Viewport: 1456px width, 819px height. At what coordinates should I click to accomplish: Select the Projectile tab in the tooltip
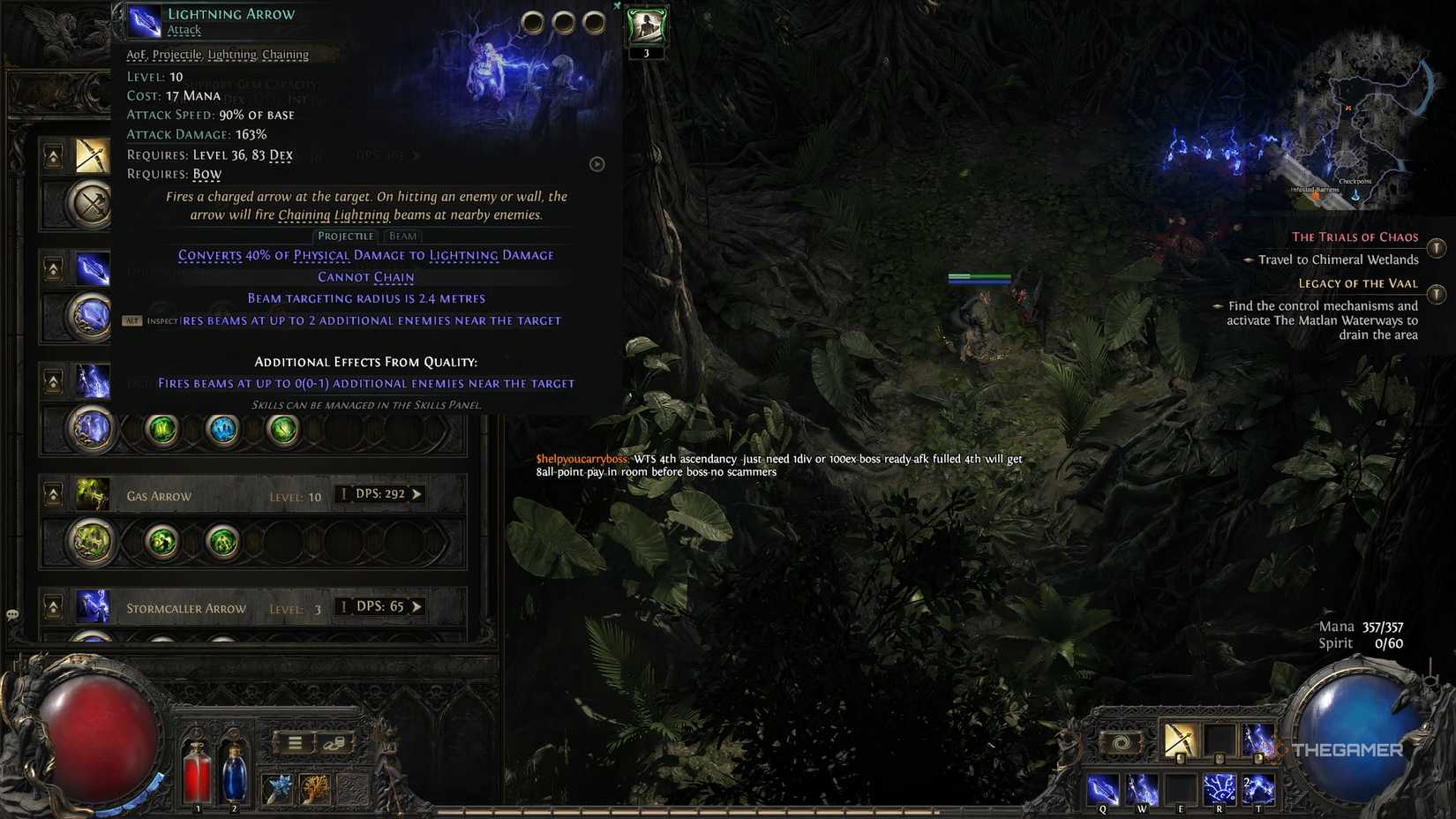pos(345,236)
